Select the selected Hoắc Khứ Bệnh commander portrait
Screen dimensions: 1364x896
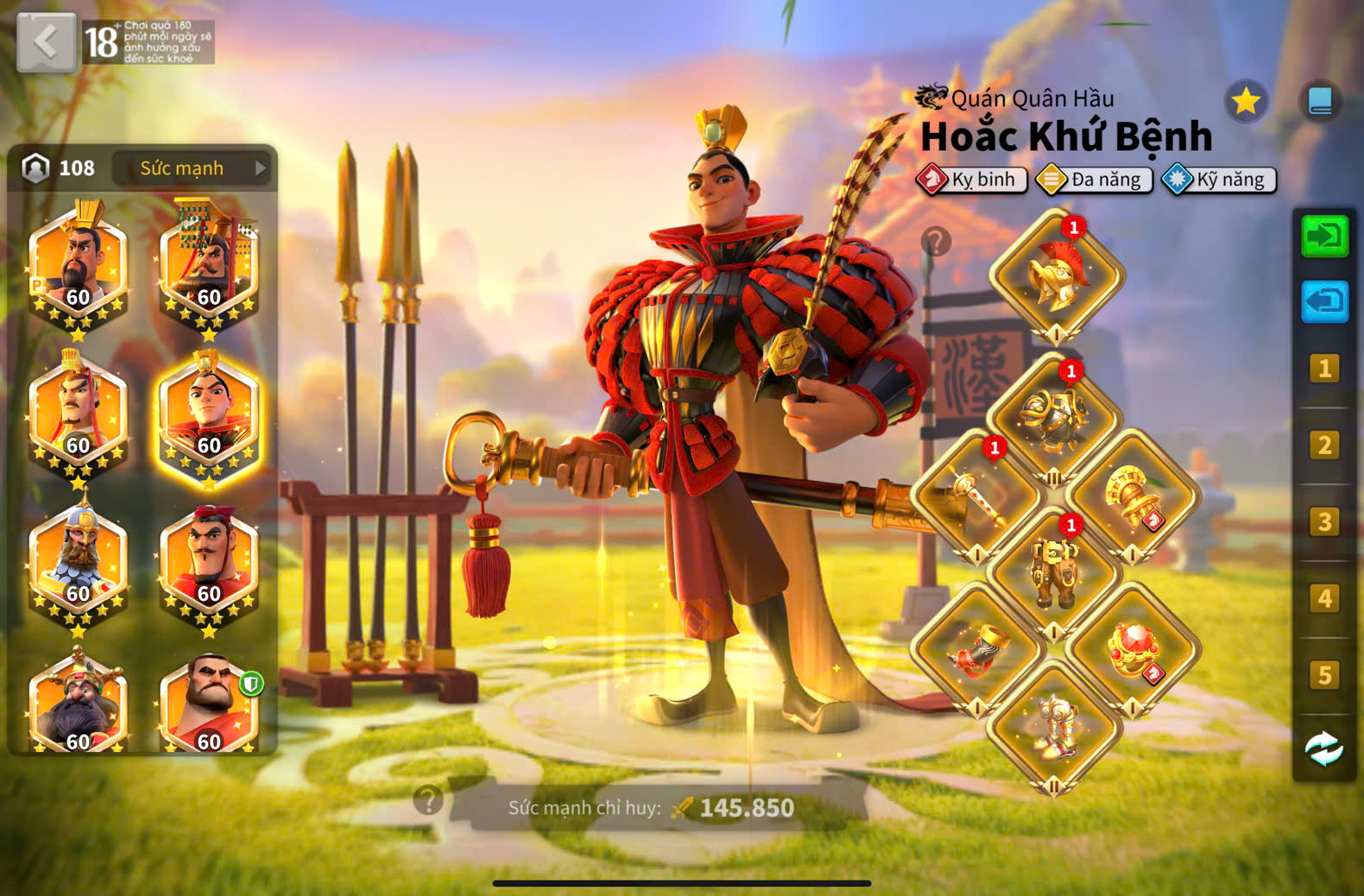click(x=208, y=417)
